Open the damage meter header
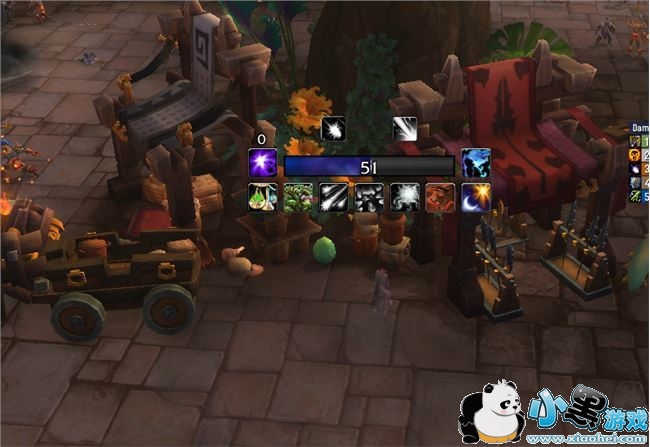The image size is (650, 447). (640, 127)
